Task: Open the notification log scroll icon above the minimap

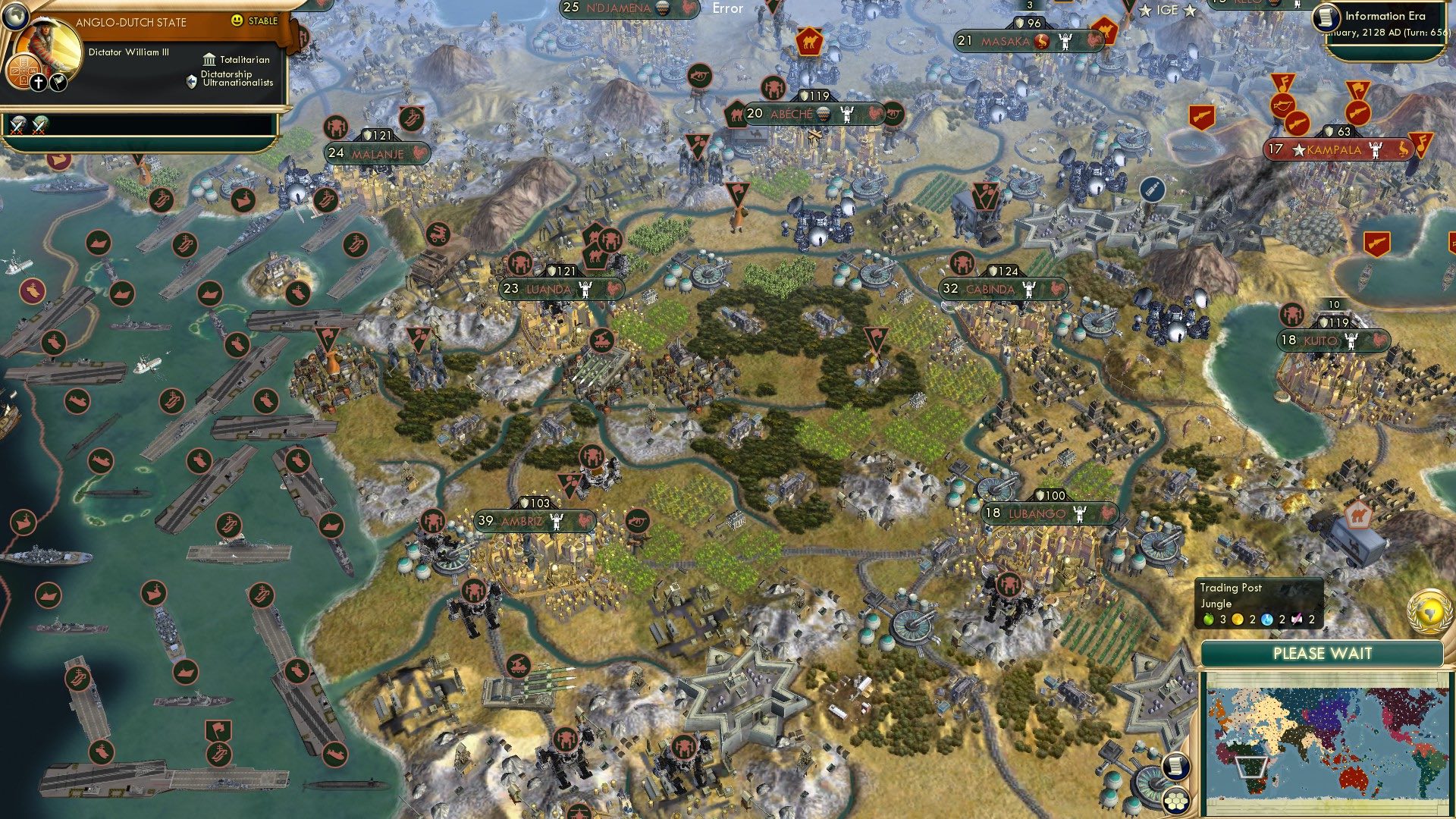Action: coord(1175,766)
